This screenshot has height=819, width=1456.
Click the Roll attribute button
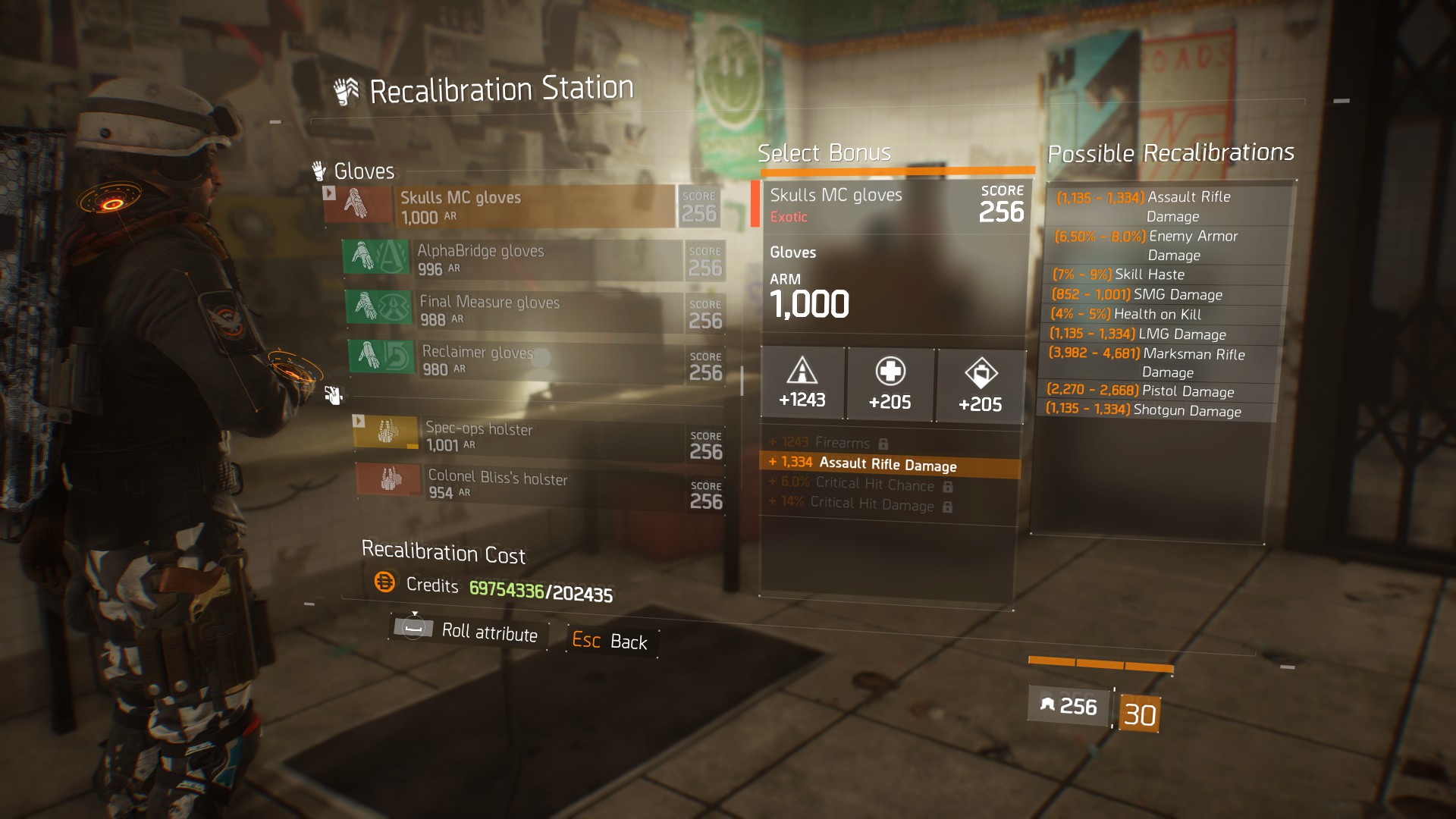point(467,631)
